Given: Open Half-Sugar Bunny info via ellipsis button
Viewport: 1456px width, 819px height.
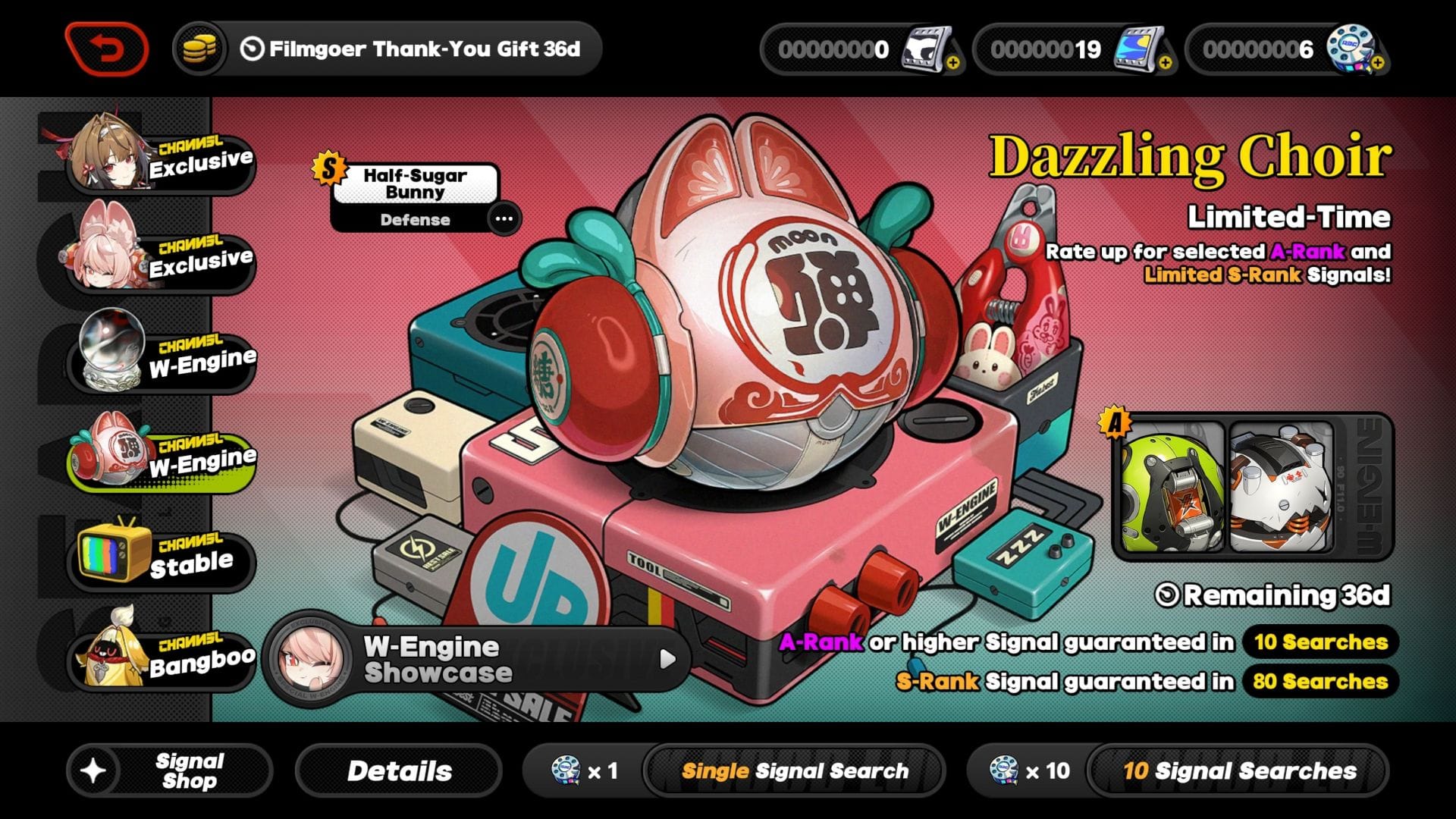Looking at the screenshot, I should pos(504,219).
